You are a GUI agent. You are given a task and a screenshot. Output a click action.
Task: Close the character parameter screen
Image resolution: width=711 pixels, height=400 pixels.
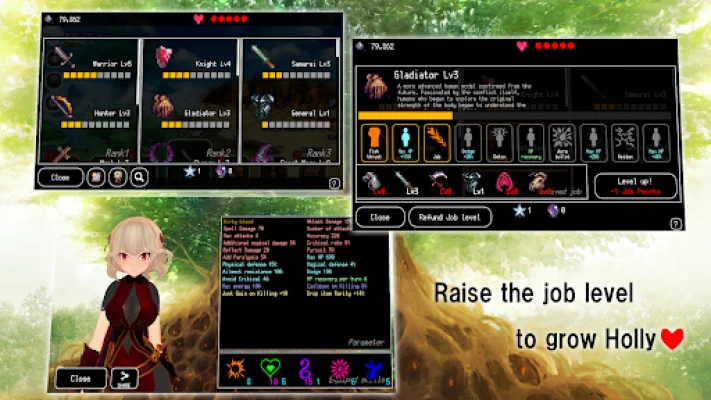point(80,379)
